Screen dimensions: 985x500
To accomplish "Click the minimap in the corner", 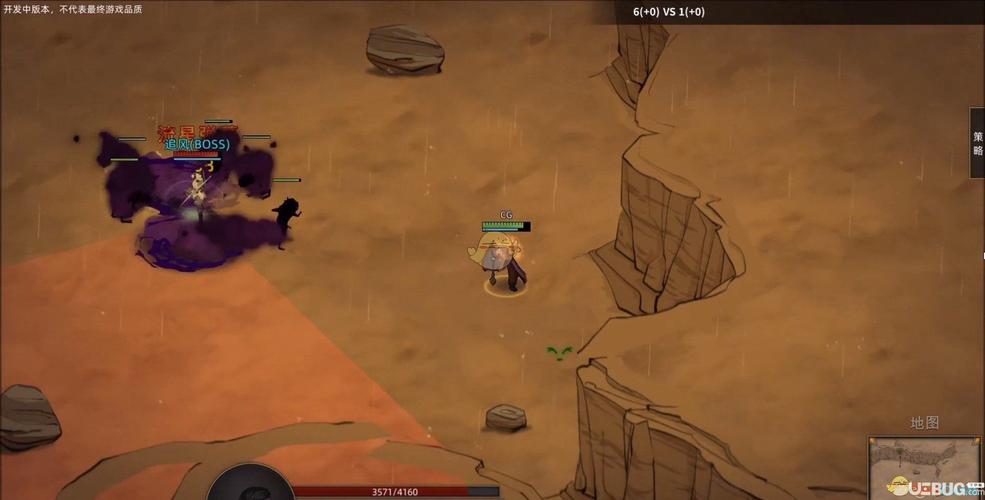I will [923, 468].
